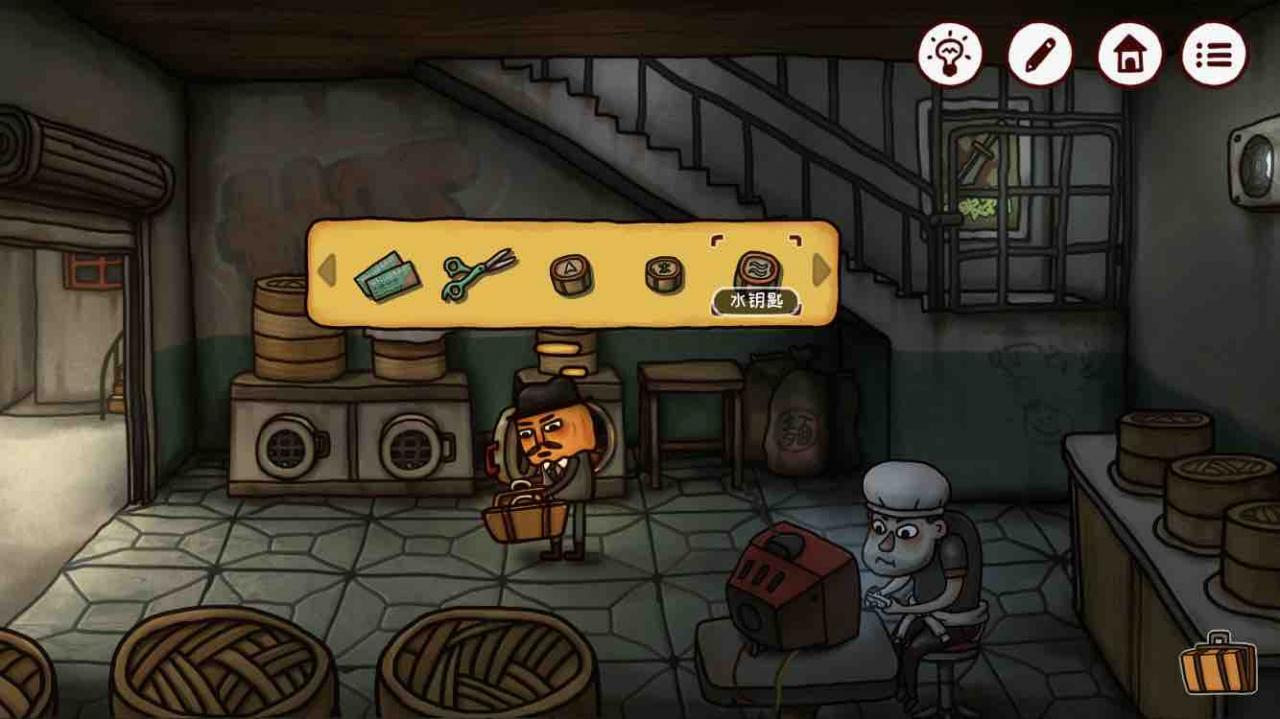Open the pencil notes button

[x=1039, y=54]
